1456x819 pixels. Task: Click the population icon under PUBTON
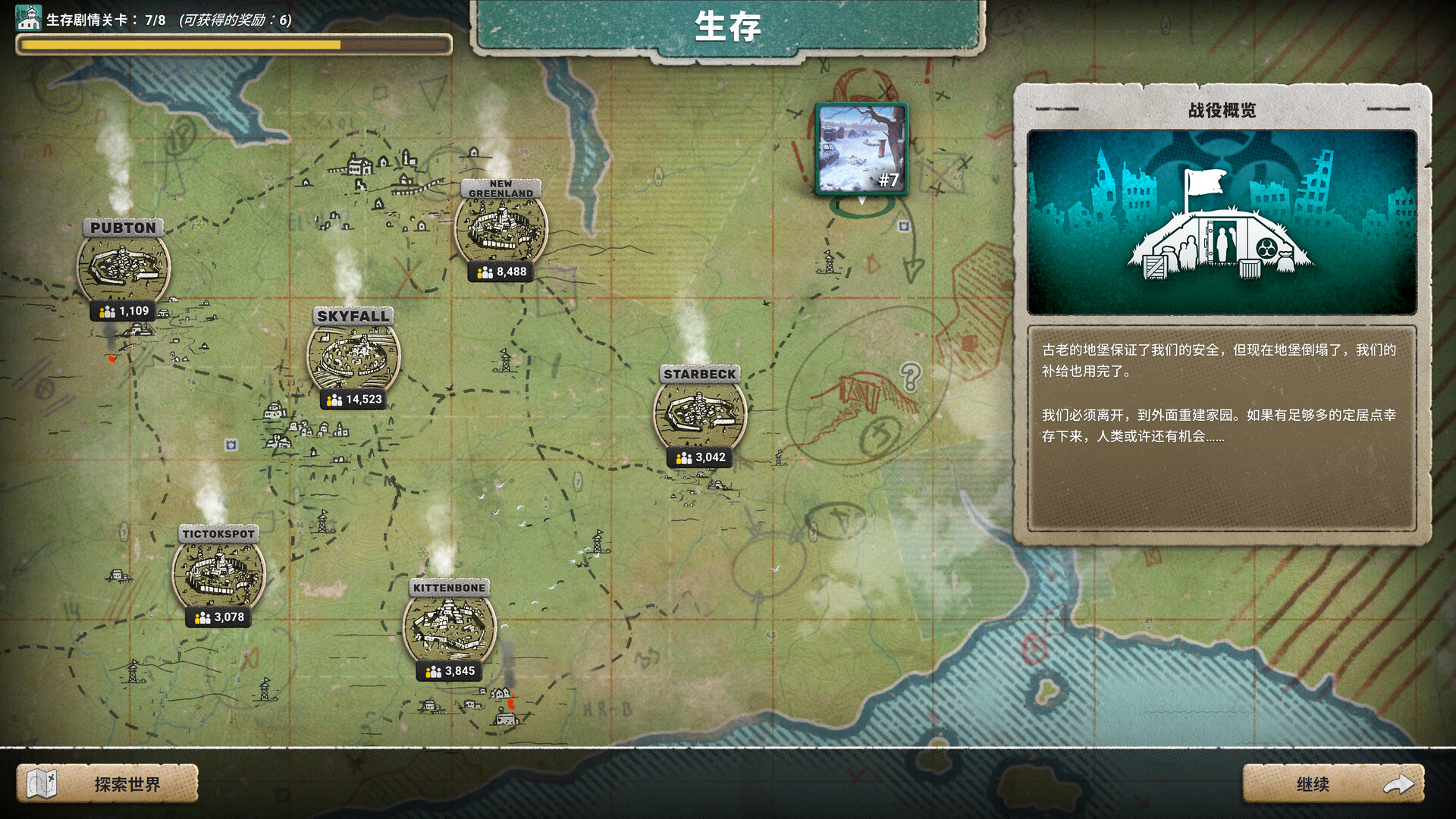click(106, 310)
